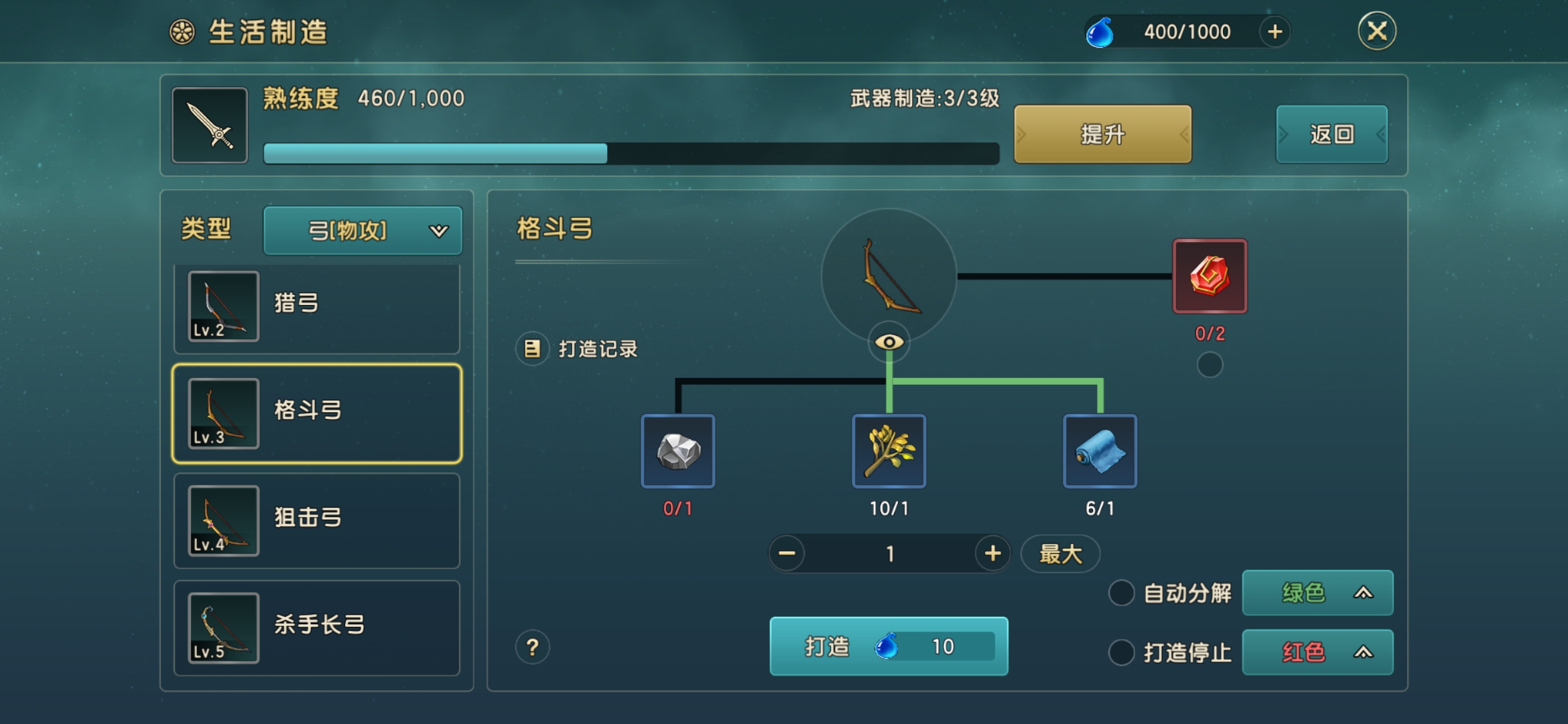Click the sword proficiency icon near 熟练度
1568x724 pixels.
click(x=209, y=125)
